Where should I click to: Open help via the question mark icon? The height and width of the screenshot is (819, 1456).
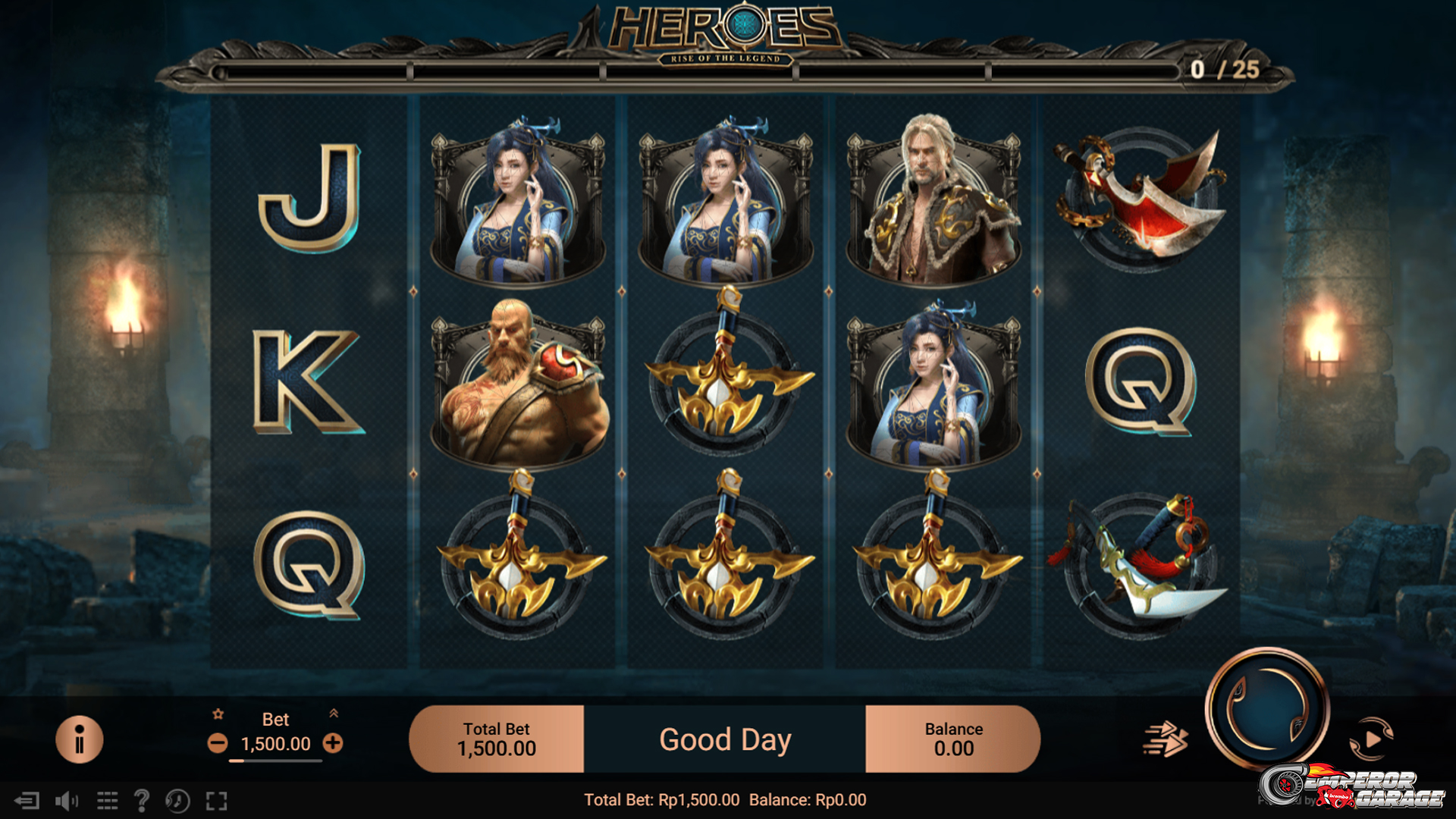point(142,801)
